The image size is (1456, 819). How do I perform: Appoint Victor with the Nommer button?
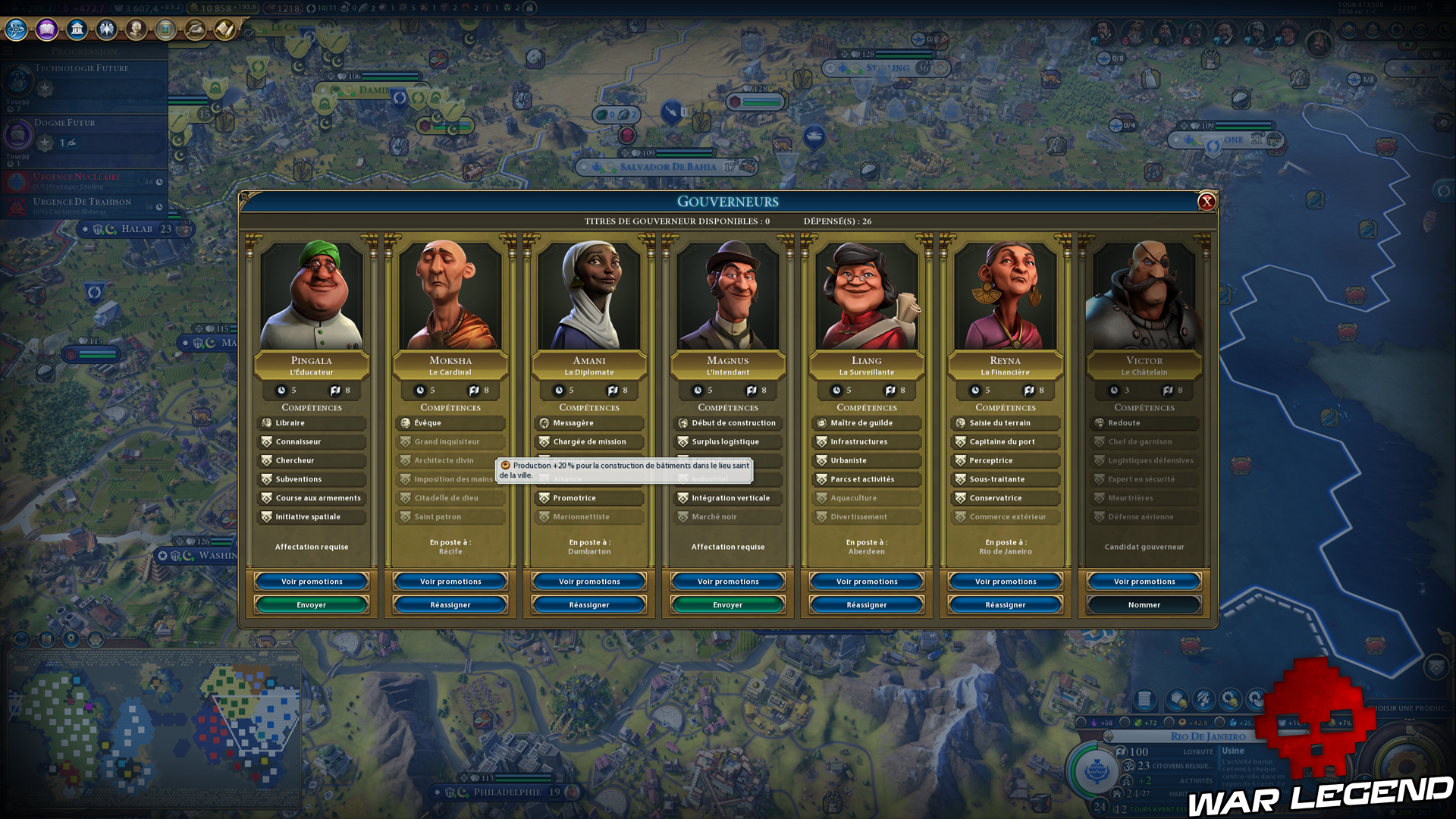point(1144,605)
